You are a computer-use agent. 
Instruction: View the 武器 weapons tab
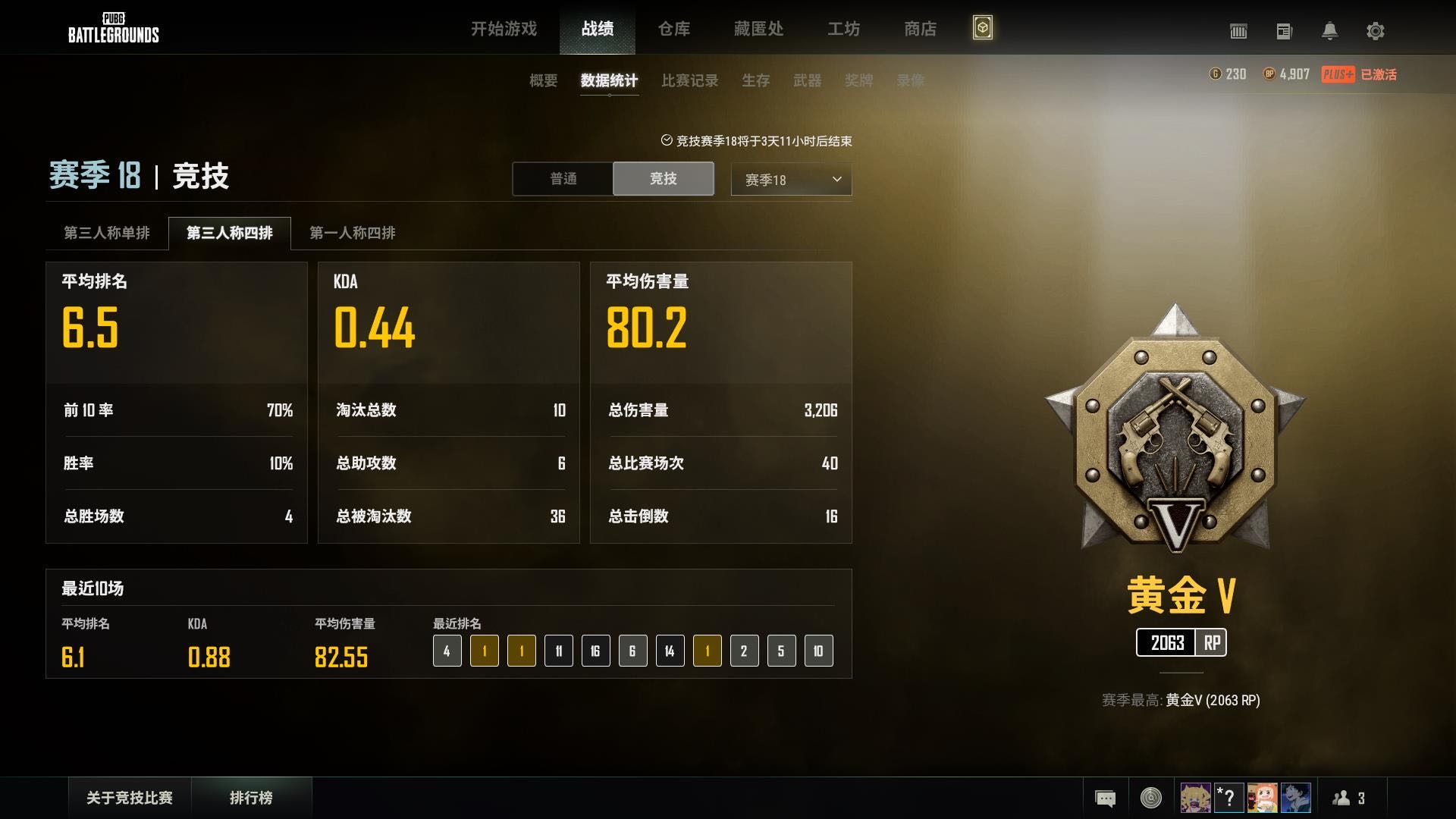click(x=807, y=80)
